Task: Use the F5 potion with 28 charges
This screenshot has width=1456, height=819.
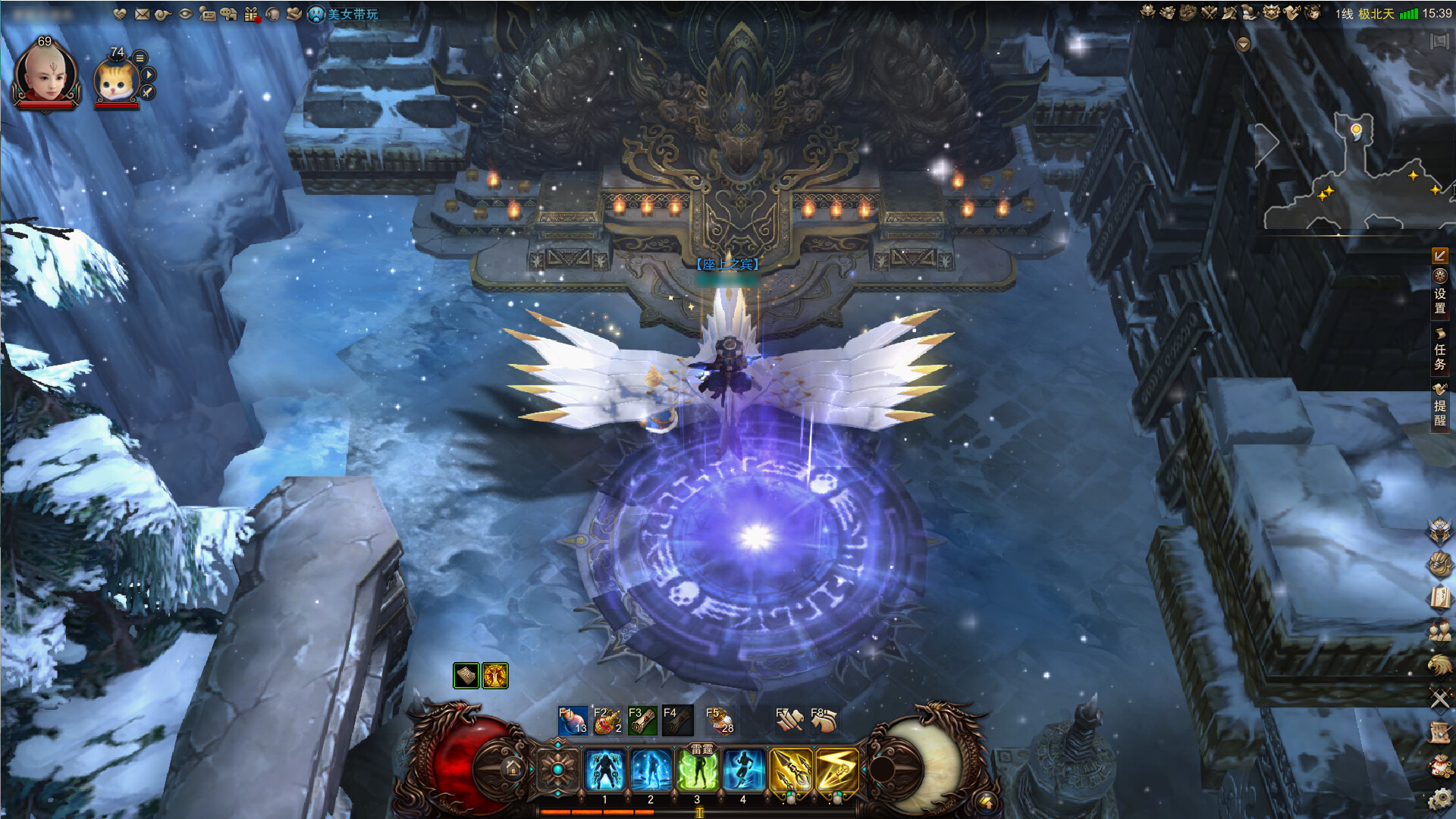Action: pos(720,720)
